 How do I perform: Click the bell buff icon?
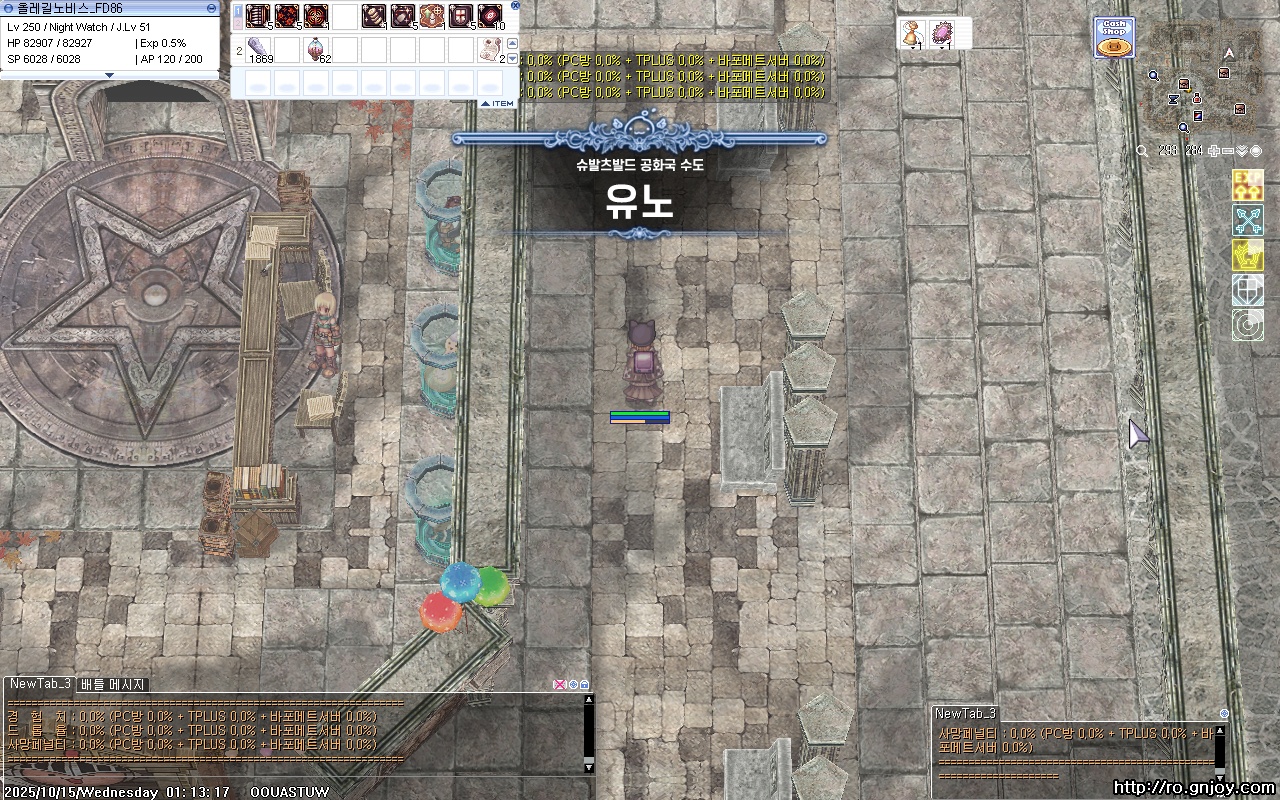(911, 32)
